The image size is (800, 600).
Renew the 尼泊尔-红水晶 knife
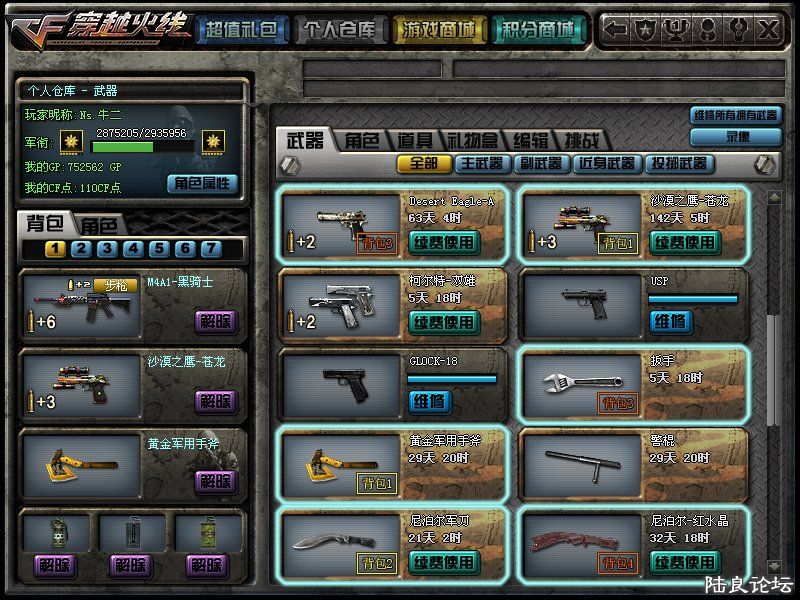(x=685, y=562)
